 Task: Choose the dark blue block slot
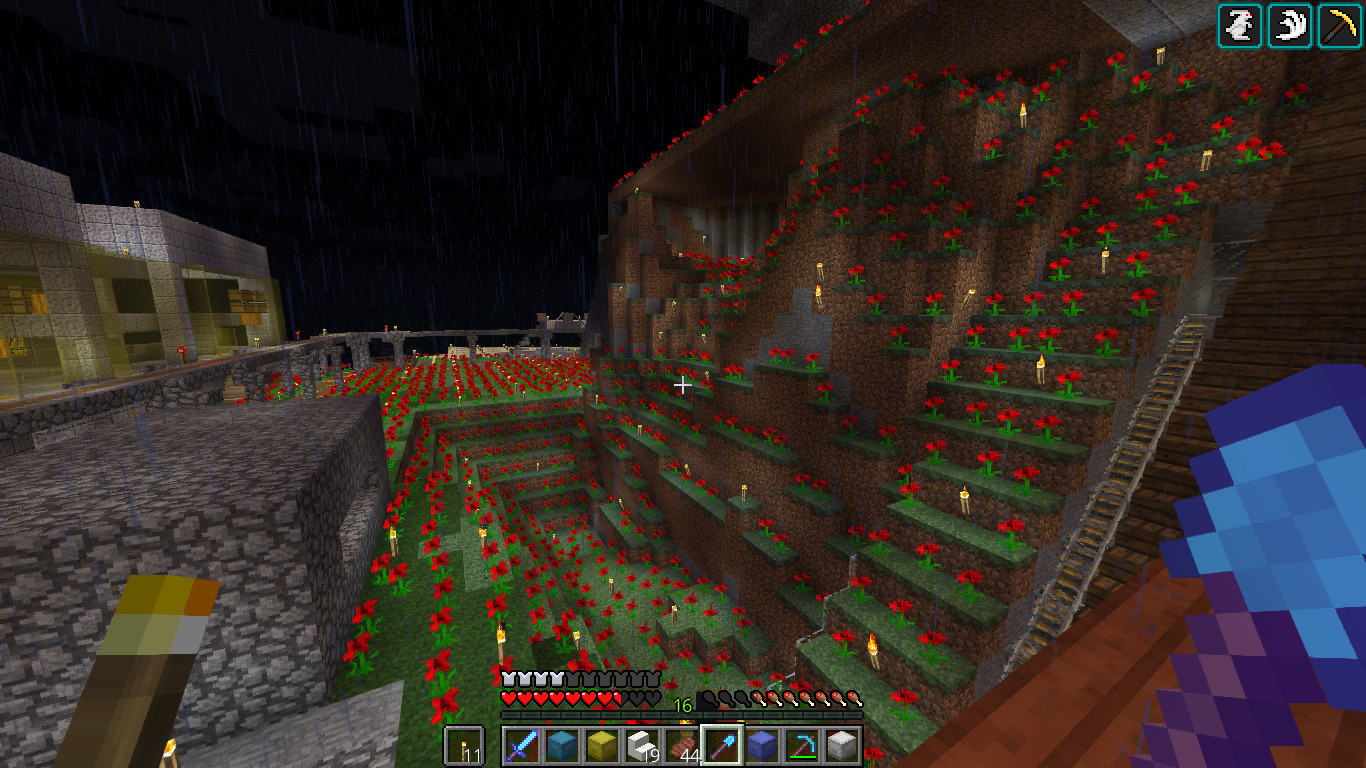761,746
